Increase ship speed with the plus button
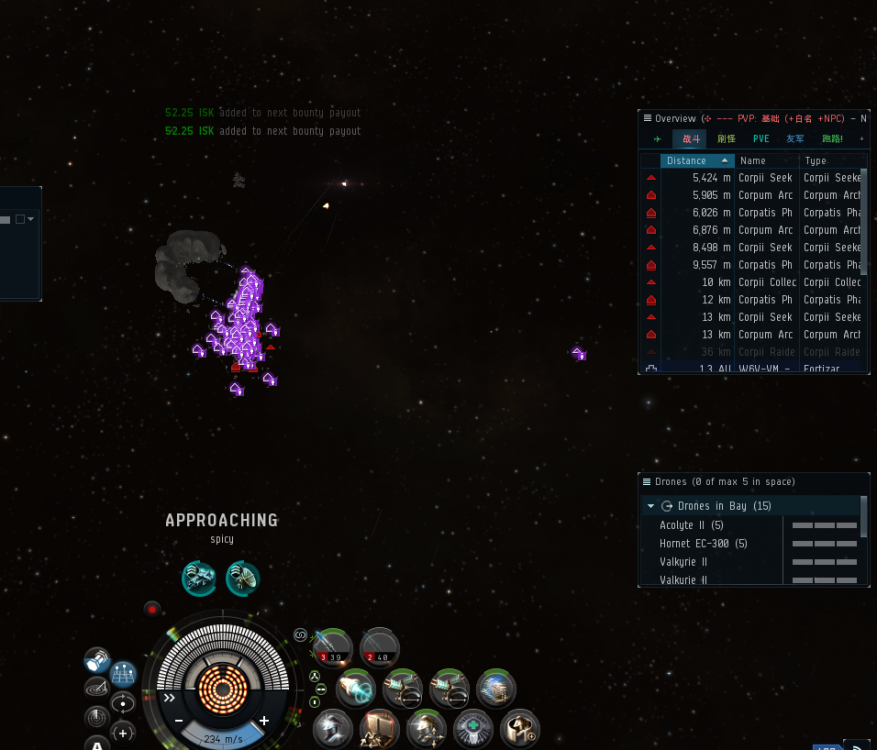 [264, 721]
